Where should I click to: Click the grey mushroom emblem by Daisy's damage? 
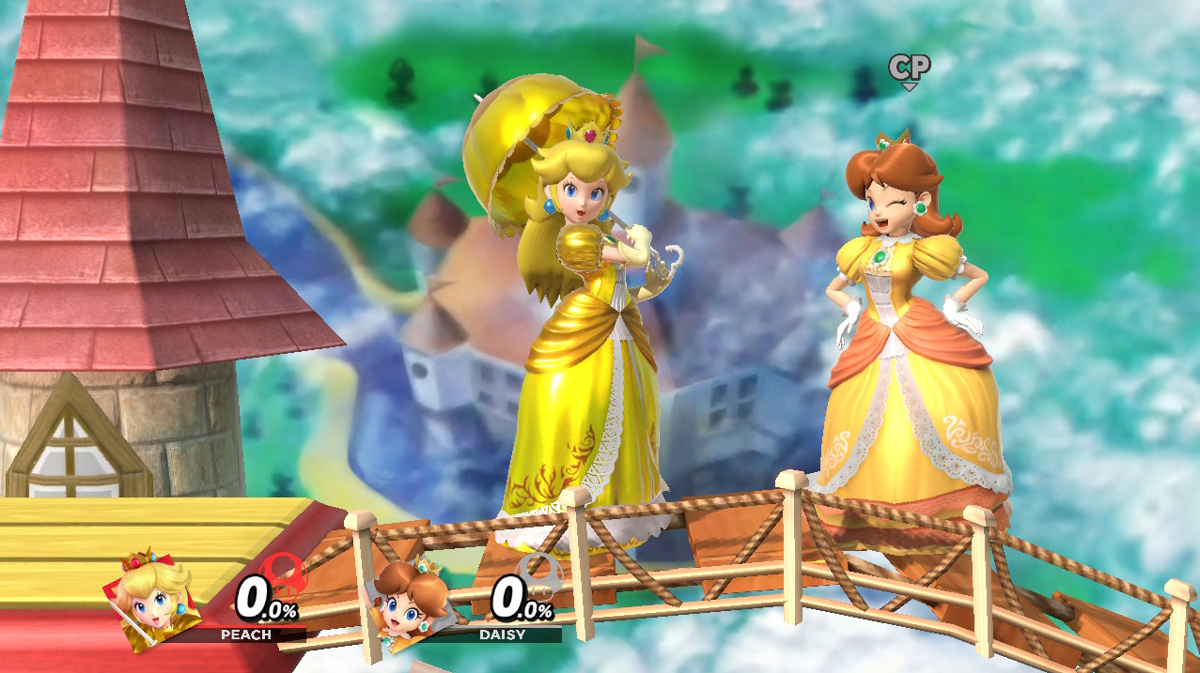[x=539, y=575]
